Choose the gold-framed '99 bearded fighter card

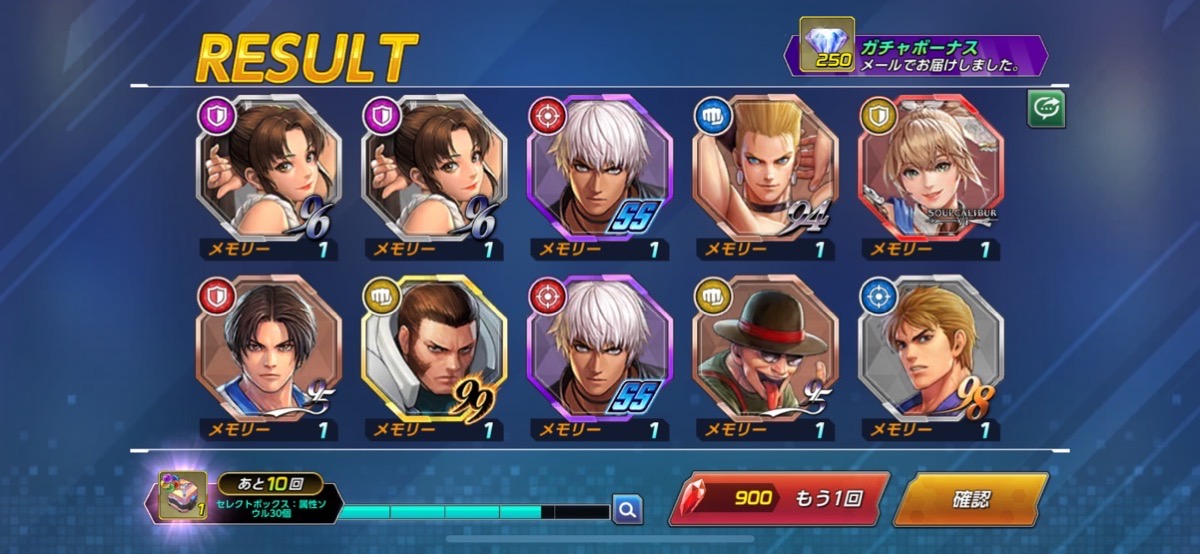click(434, 349)
